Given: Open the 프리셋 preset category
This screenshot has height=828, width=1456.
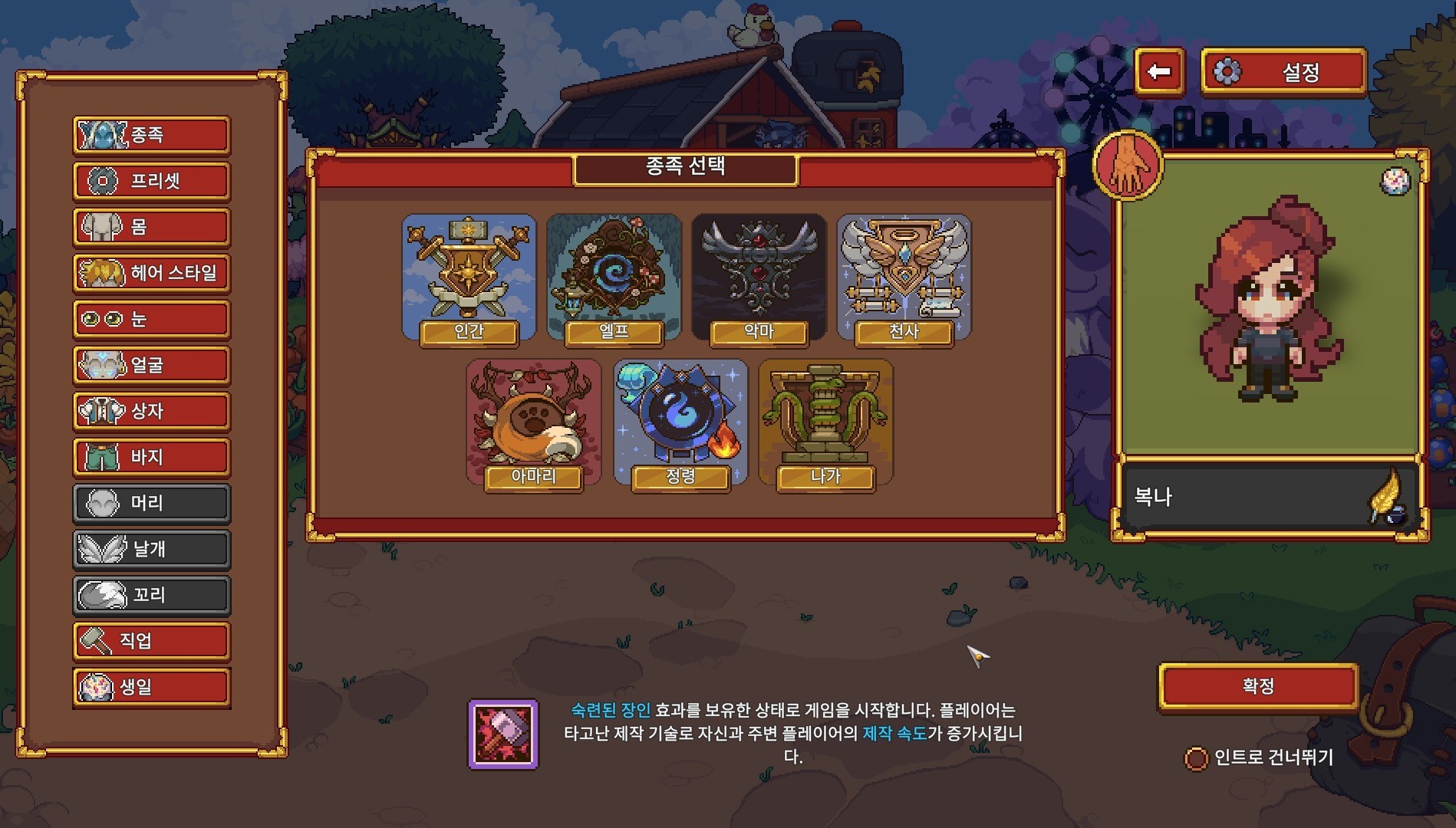Looking at the screenshot, I should (152, 181).
